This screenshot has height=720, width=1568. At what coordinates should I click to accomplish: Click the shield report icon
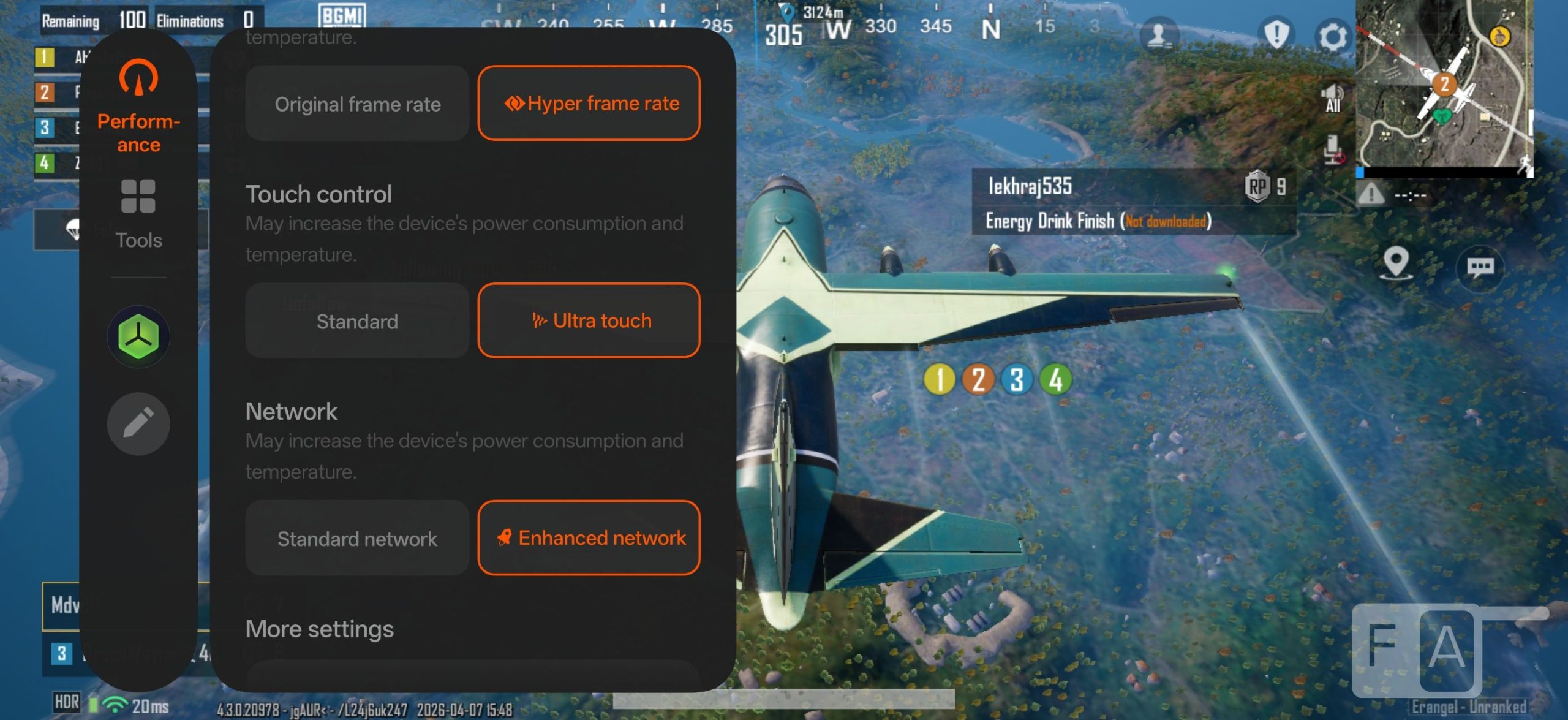tap(1276, 34)
